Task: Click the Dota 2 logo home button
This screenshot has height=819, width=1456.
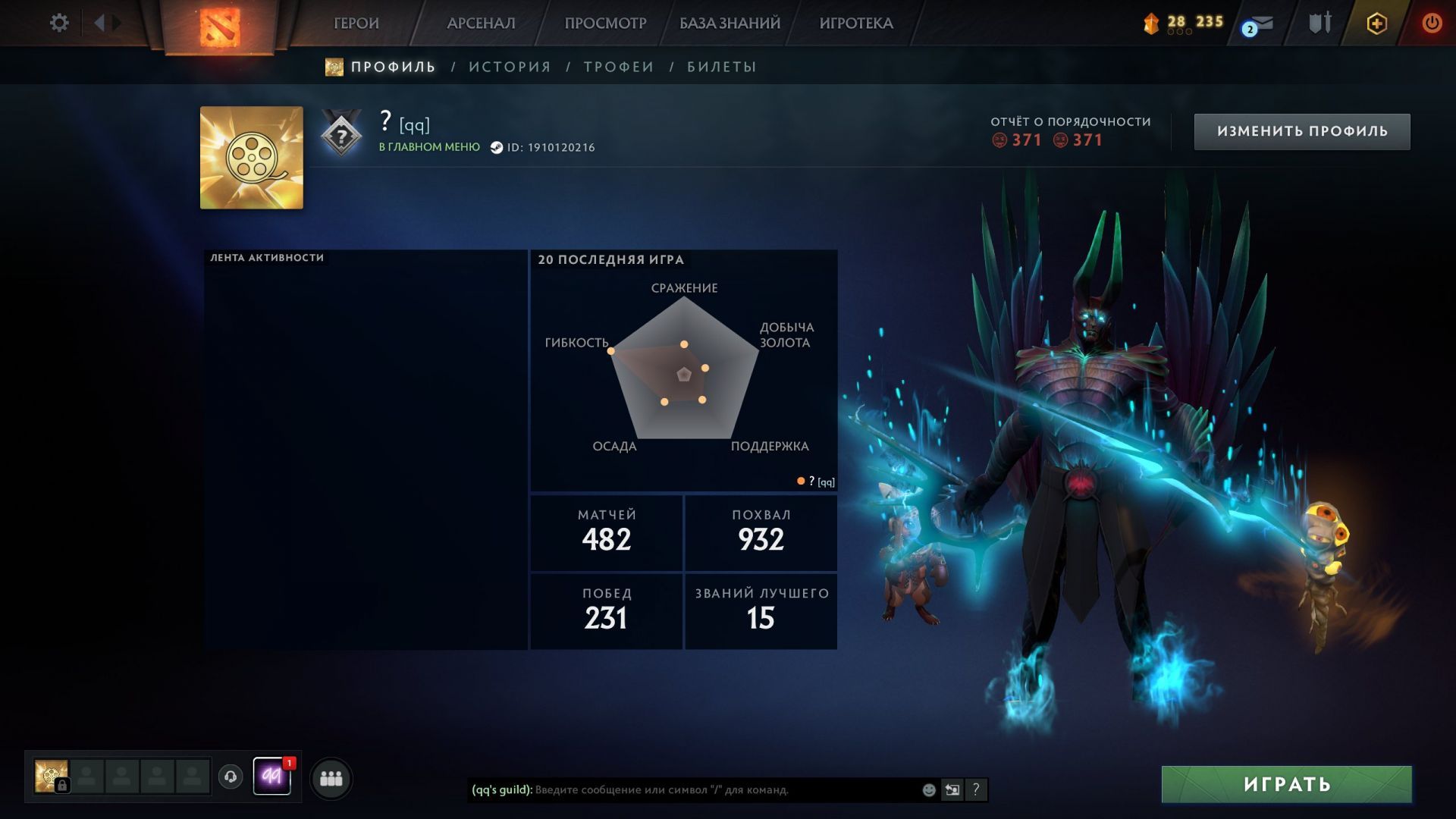Action: click(x=219, y=26)
